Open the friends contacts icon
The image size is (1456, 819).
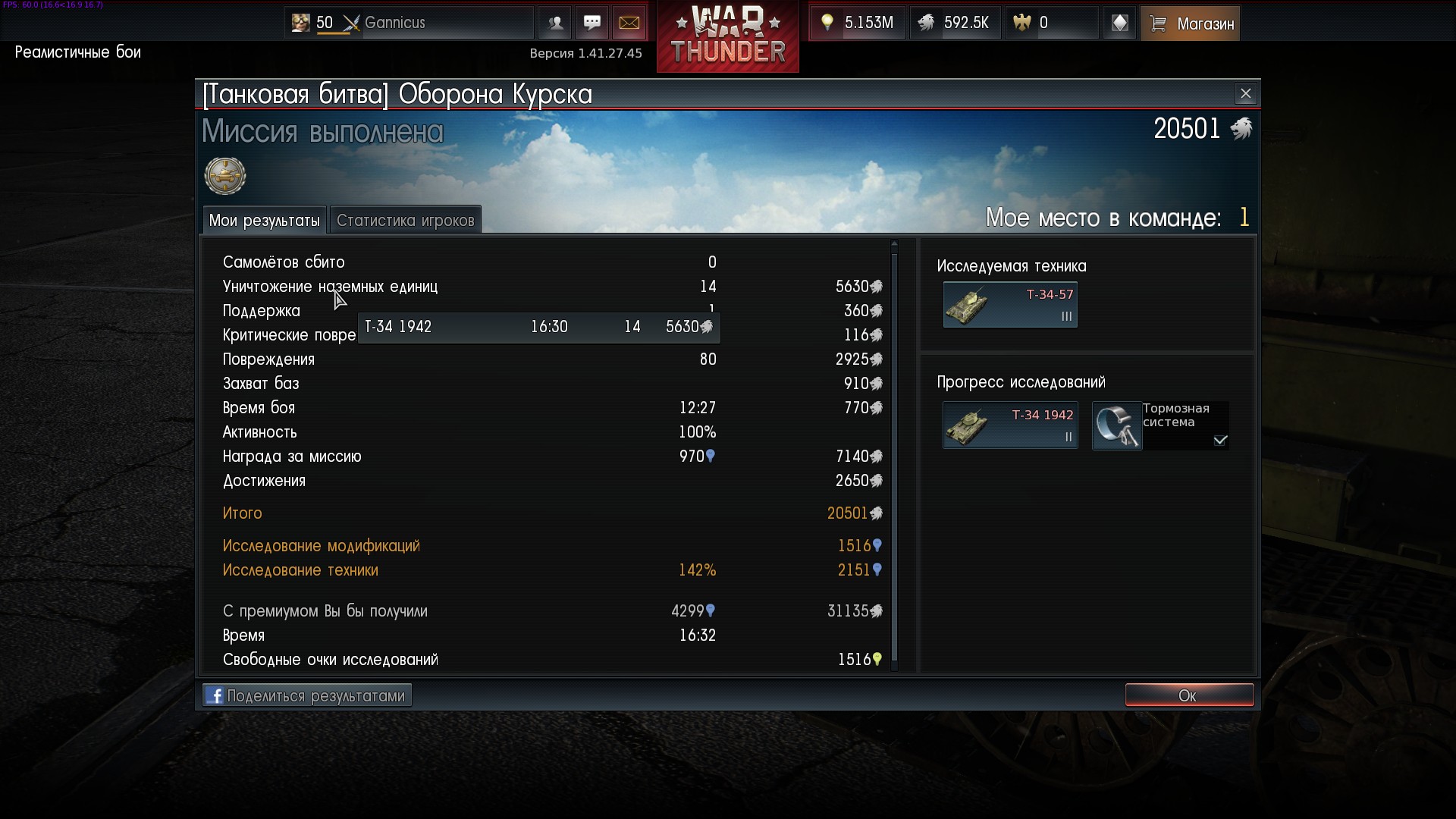click(555, 24)
